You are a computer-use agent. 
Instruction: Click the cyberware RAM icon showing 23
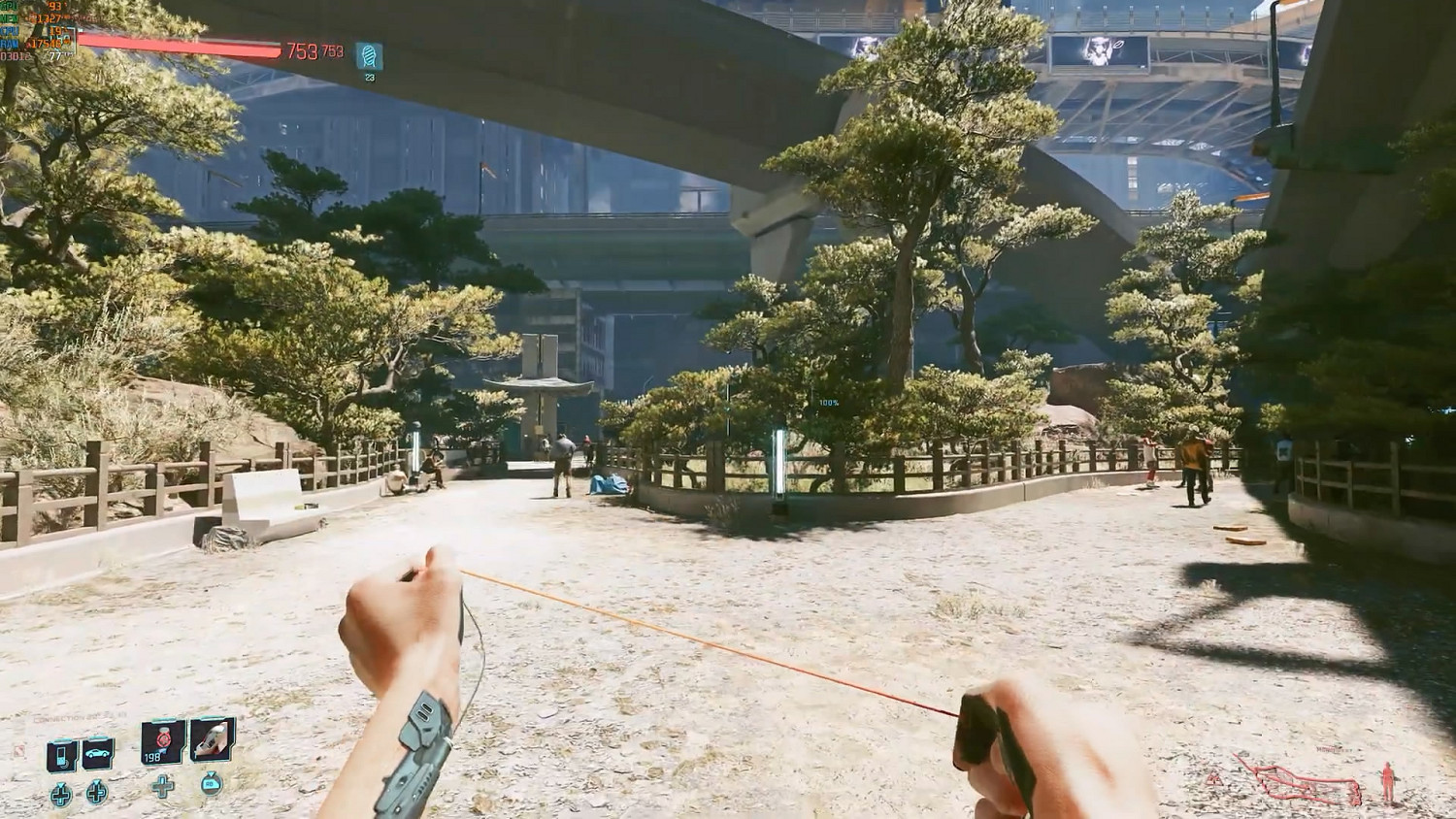click(x=369, y=55)
